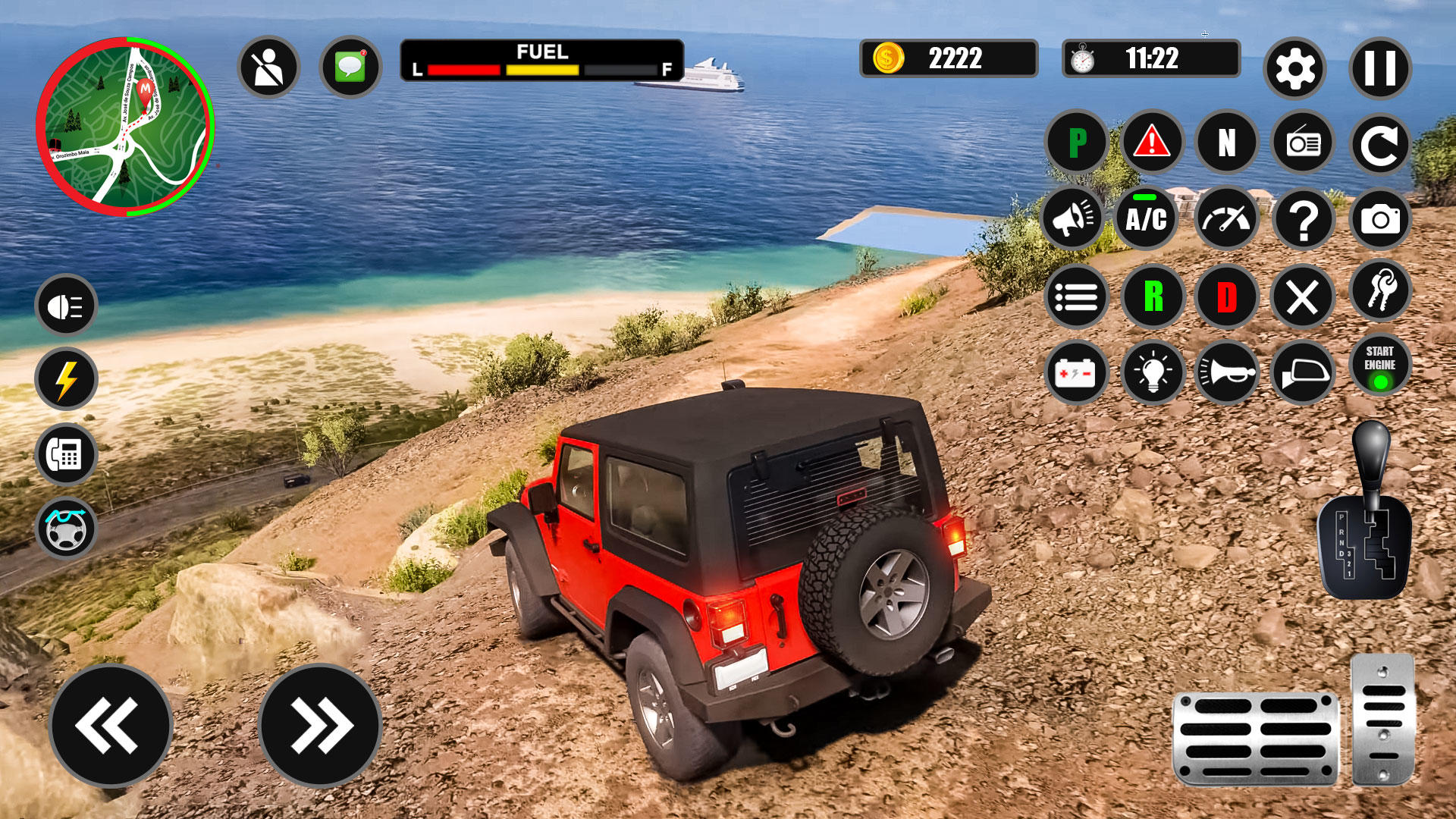The width and height of the screenshot is (1456, 819).
Task: Open the green chat messages
Action: 350,67
